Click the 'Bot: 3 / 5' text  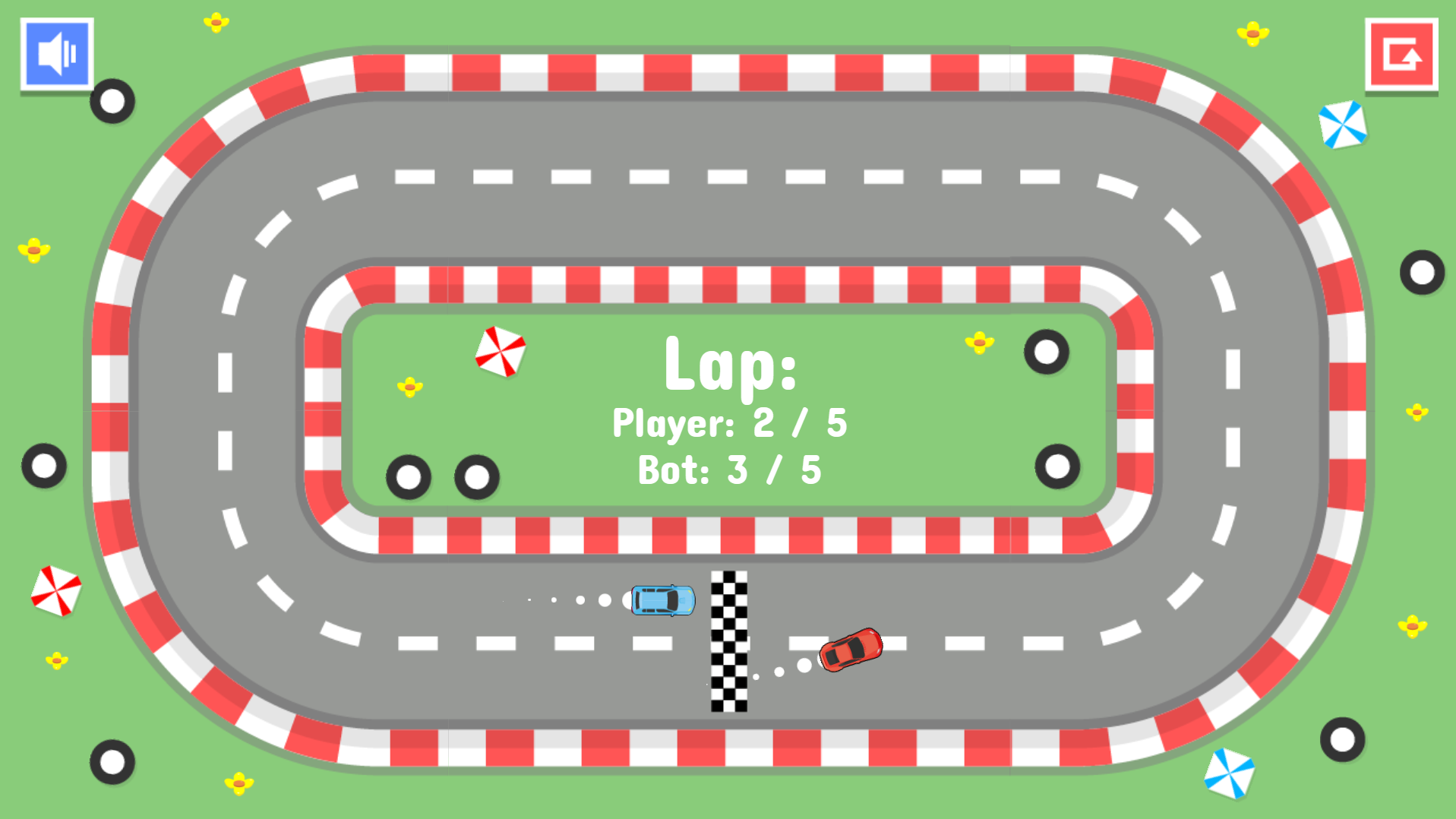pos(731,469)
